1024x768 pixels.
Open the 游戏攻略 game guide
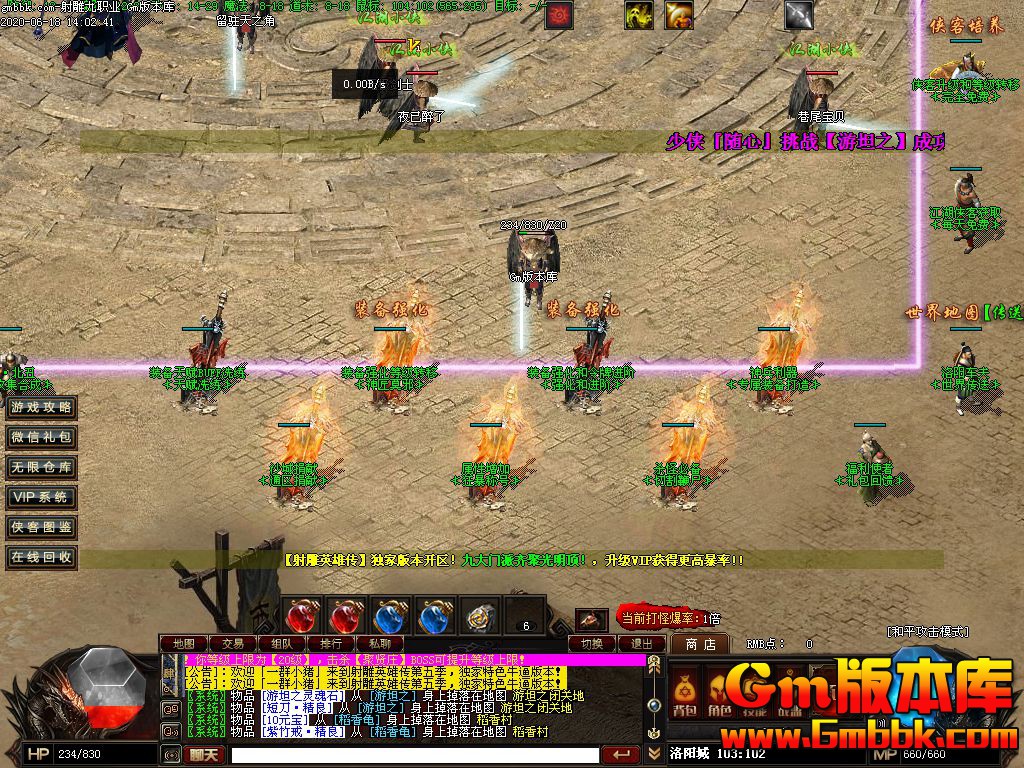pyautogui.click(x=41, y=408)
